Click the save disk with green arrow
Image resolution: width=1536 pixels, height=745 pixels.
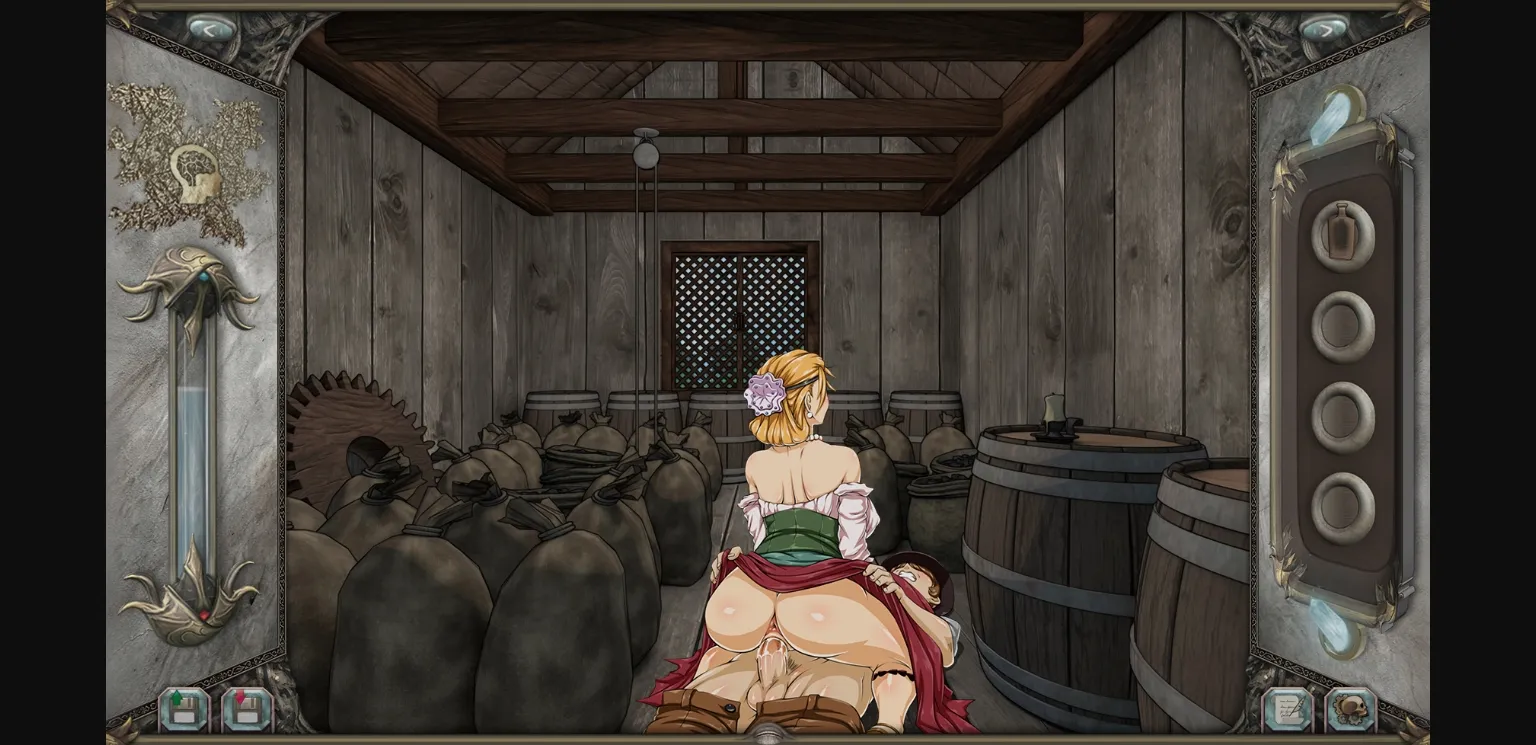coord(183,711)
